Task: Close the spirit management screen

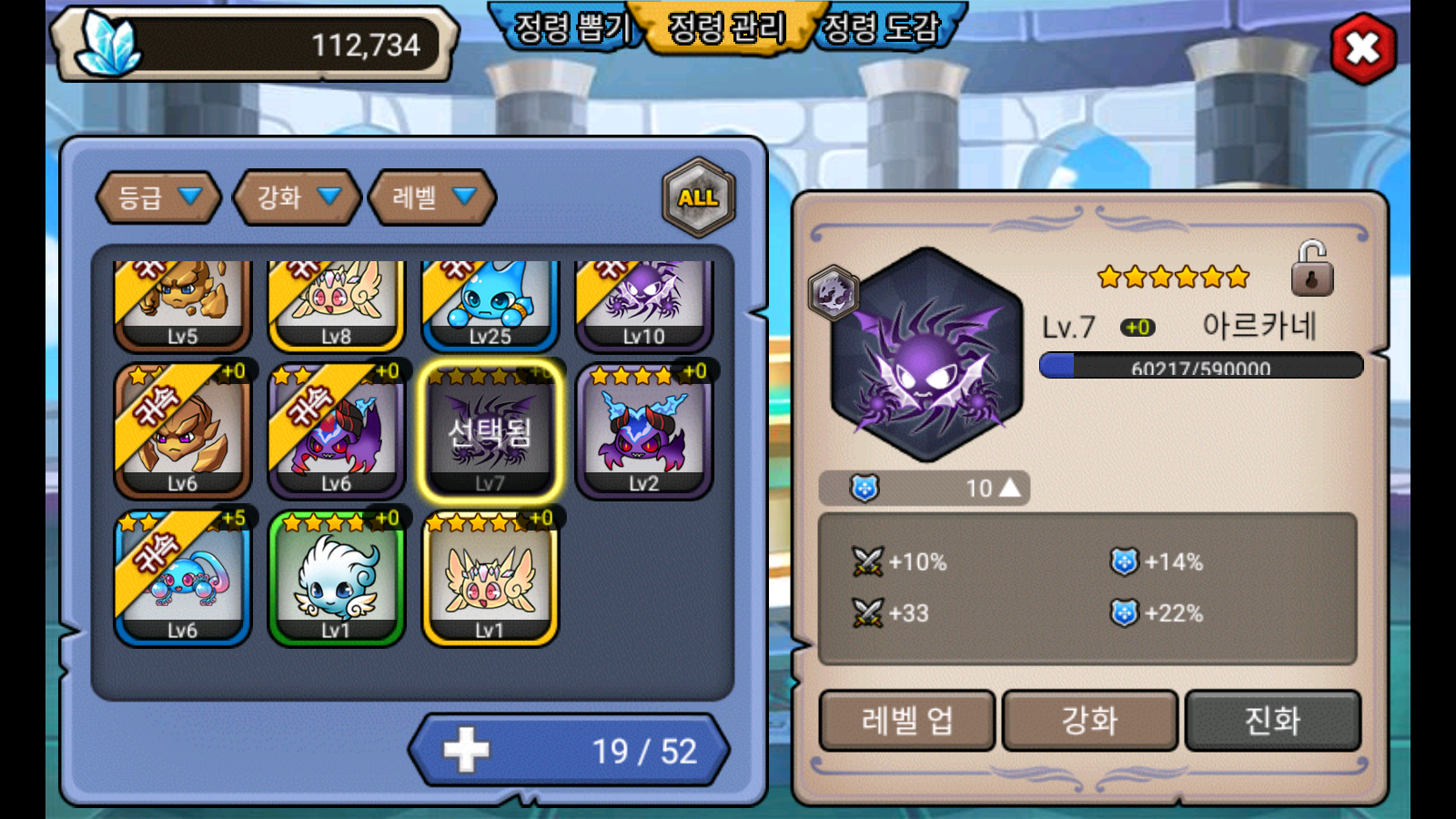Action: 1362,48
